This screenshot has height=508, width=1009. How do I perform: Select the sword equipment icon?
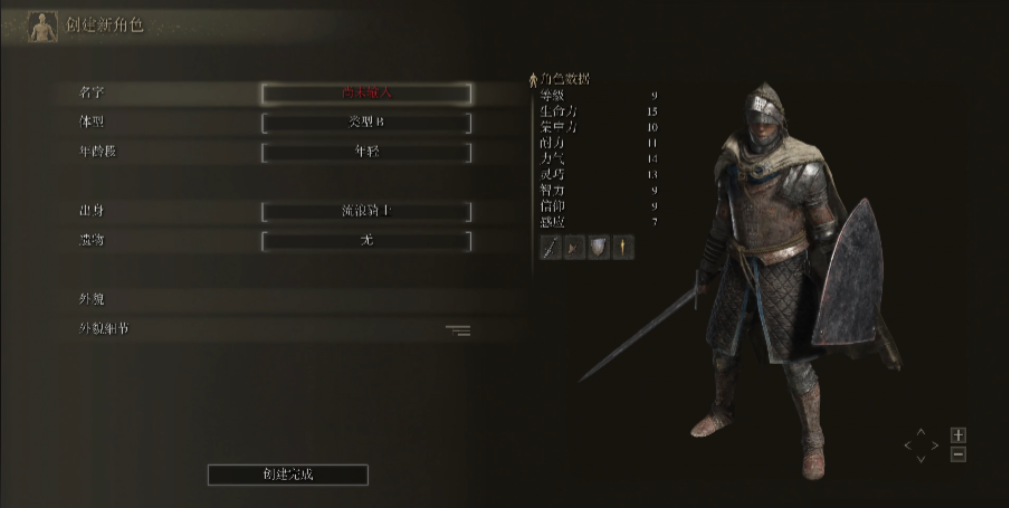point(550,247)
